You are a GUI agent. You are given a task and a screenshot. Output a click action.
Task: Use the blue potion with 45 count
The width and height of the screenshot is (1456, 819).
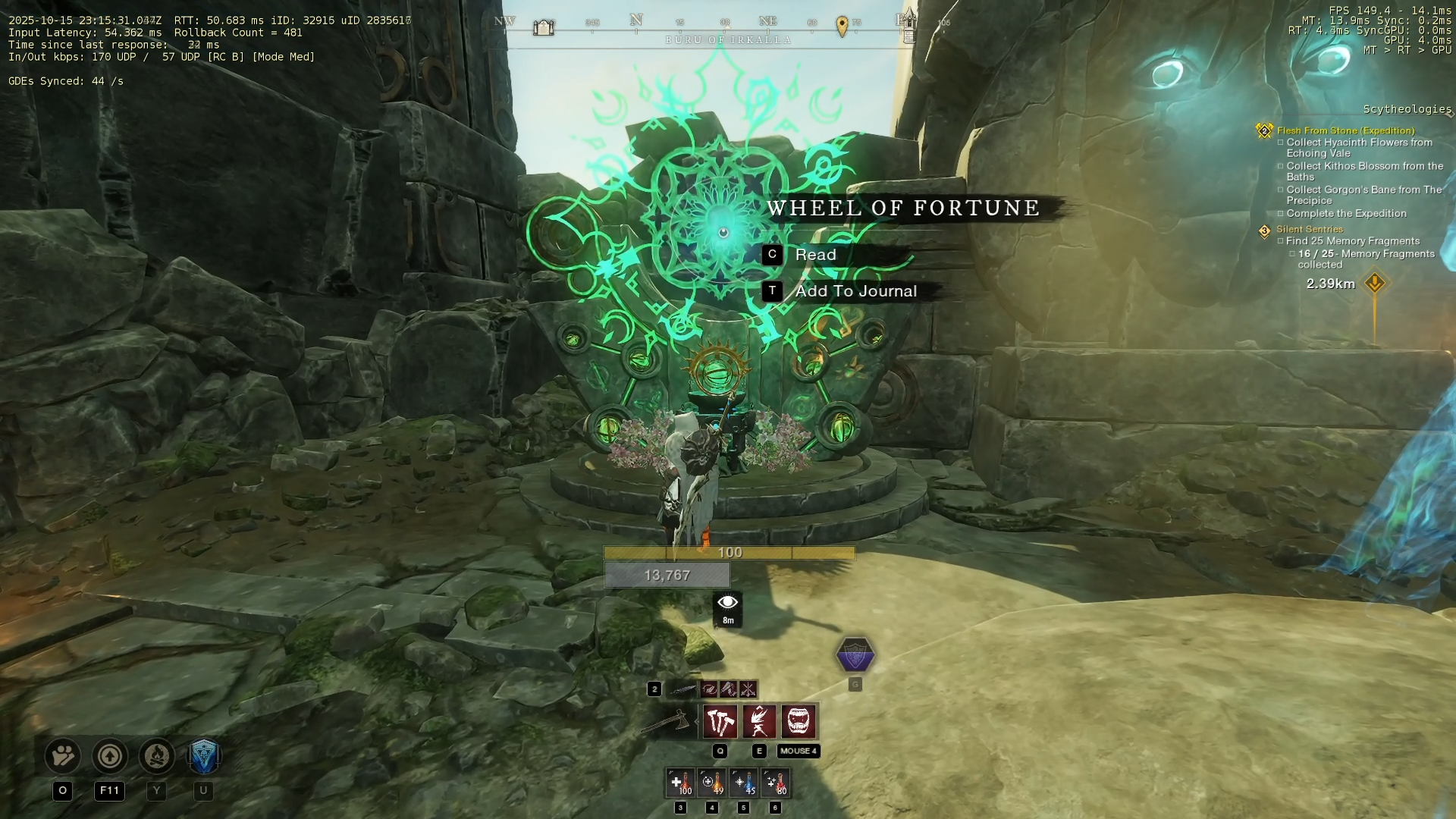744,783
